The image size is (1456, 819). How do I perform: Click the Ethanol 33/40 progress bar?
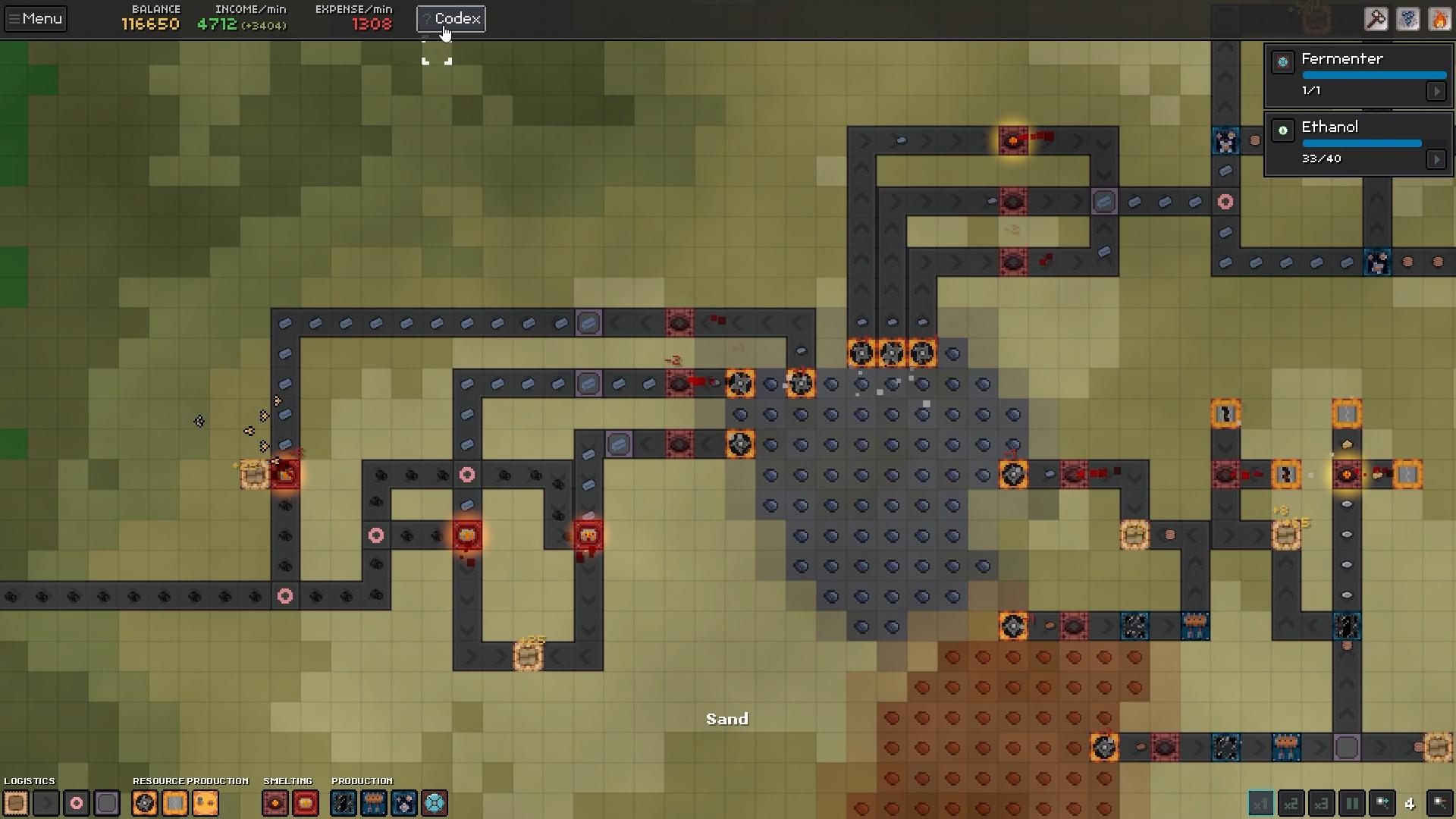(x=1362, y=143)
